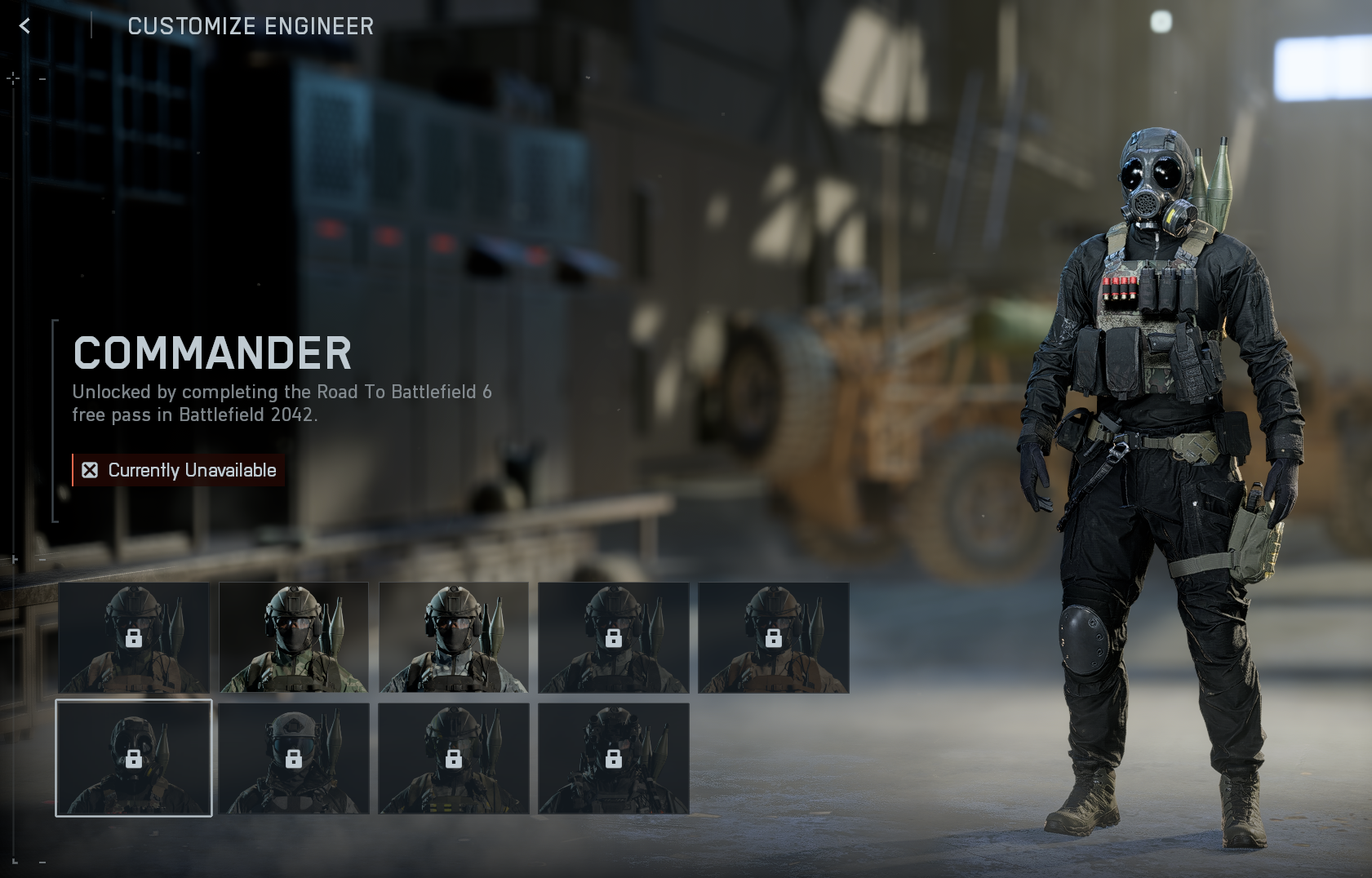The image size is (1372, 878).
Task: Choose the unlocked grey-blue camo engineer skin
Action: click(x=454, y=637)
